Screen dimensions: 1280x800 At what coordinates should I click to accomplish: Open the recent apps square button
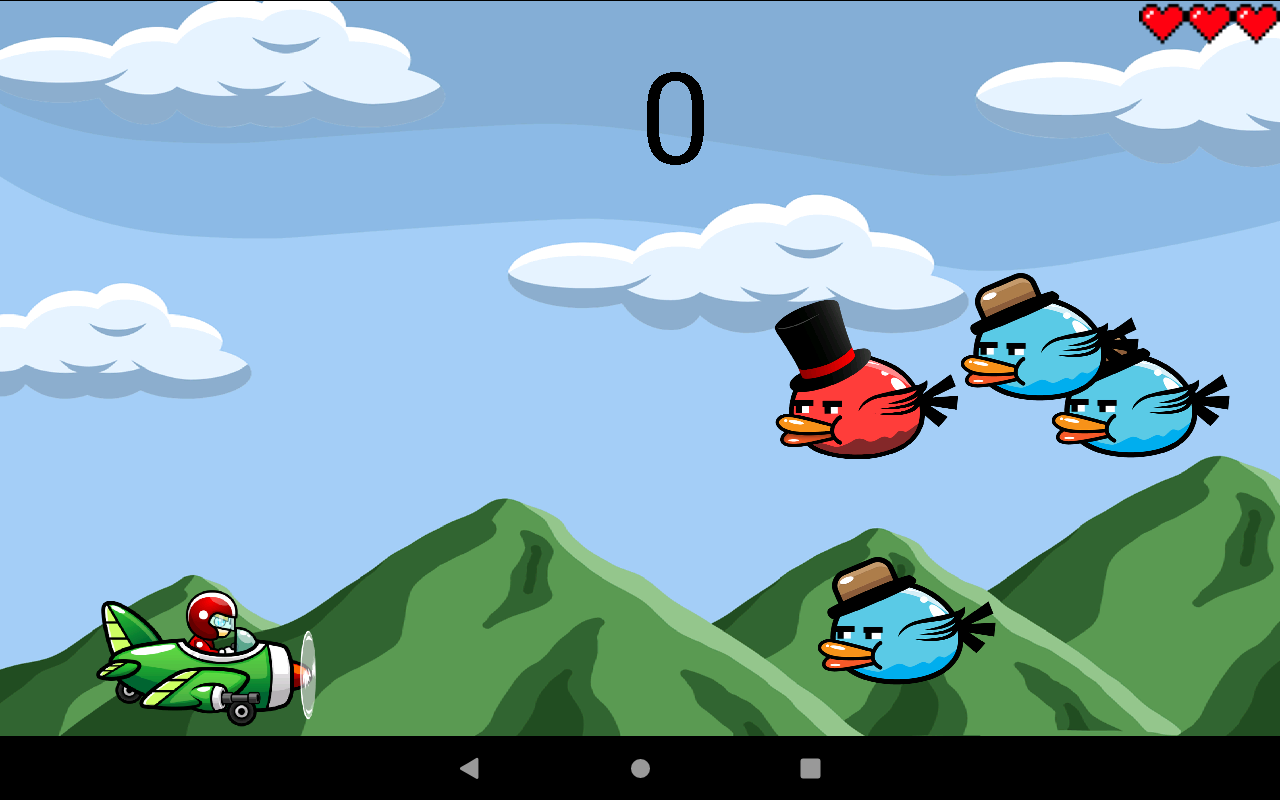click(811, 768)
